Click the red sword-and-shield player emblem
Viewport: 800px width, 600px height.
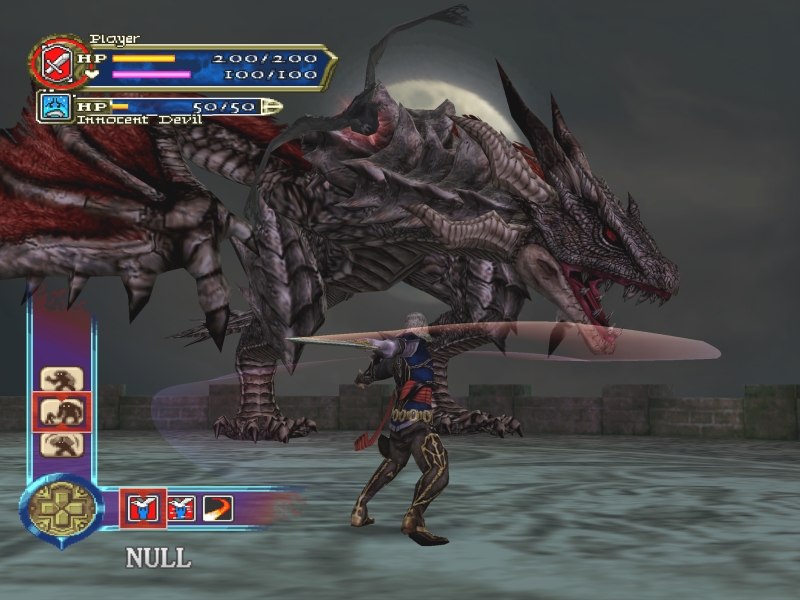[53, 64]
